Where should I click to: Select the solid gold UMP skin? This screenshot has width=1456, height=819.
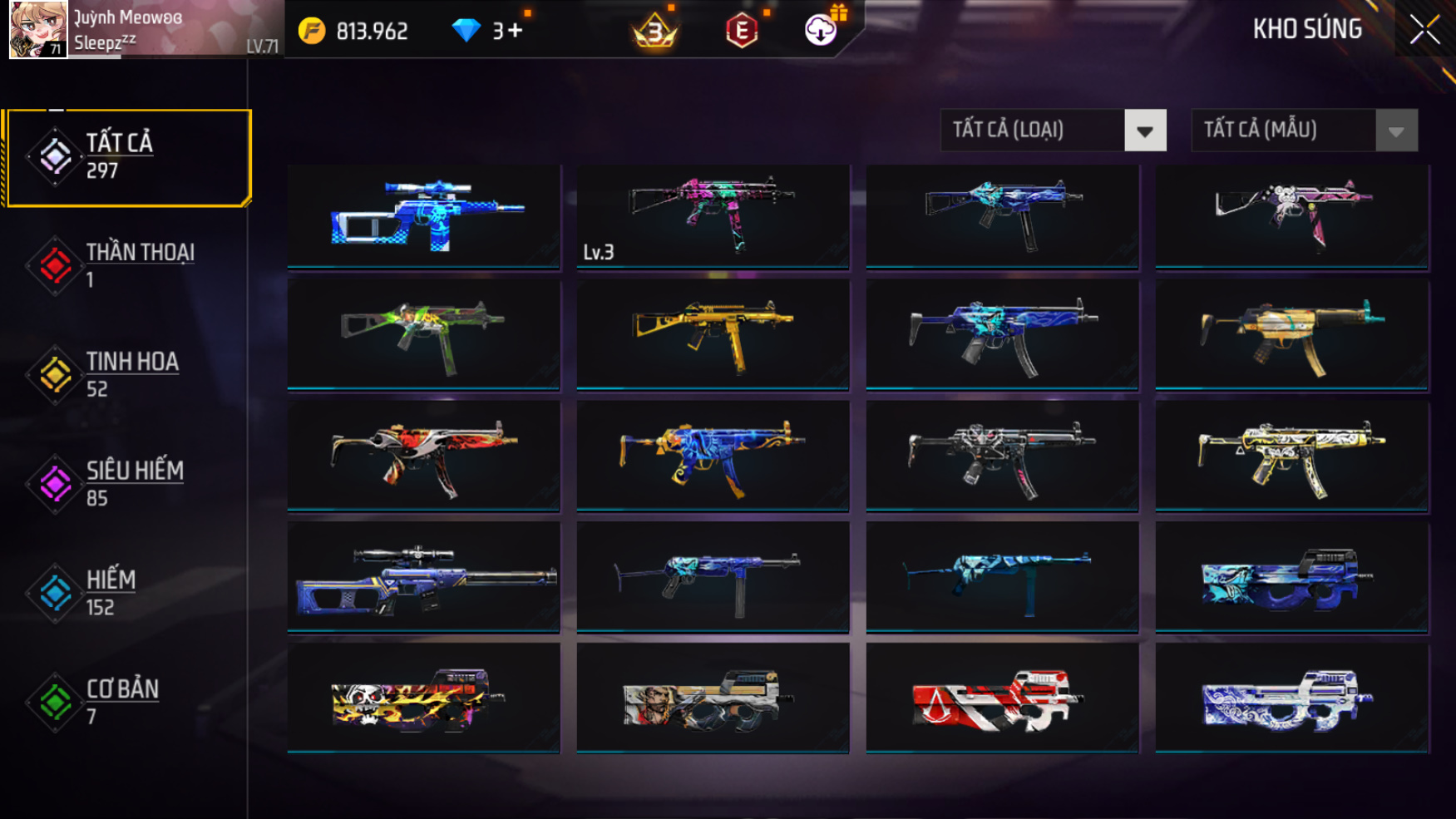click(713, 334)
